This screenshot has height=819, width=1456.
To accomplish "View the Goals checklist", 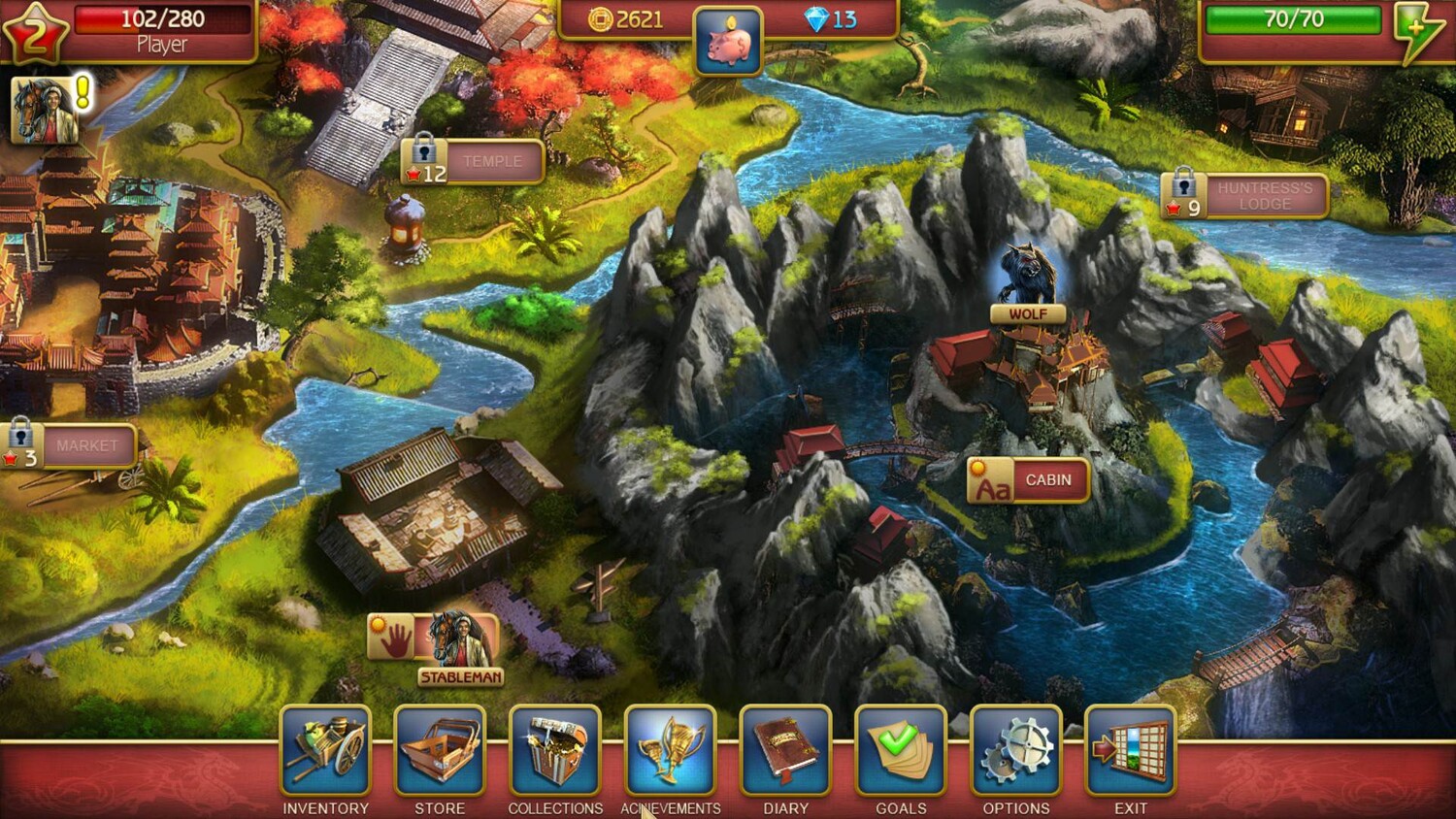I will 901,751.
